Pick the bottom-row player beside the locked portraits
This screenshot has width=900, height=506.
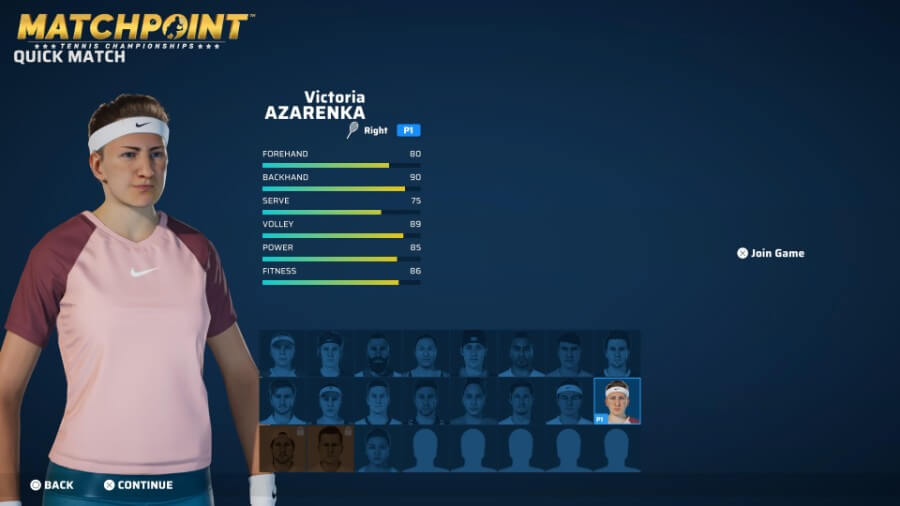click(378, 448)
